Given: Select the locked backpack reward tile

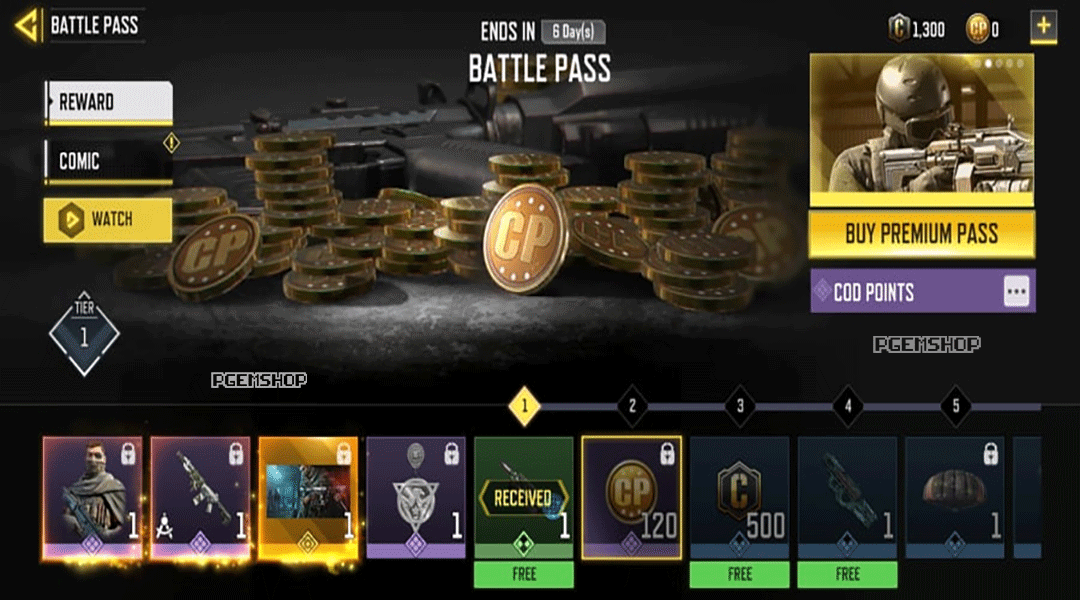Looking at the screenshot, I should [955, 497].
